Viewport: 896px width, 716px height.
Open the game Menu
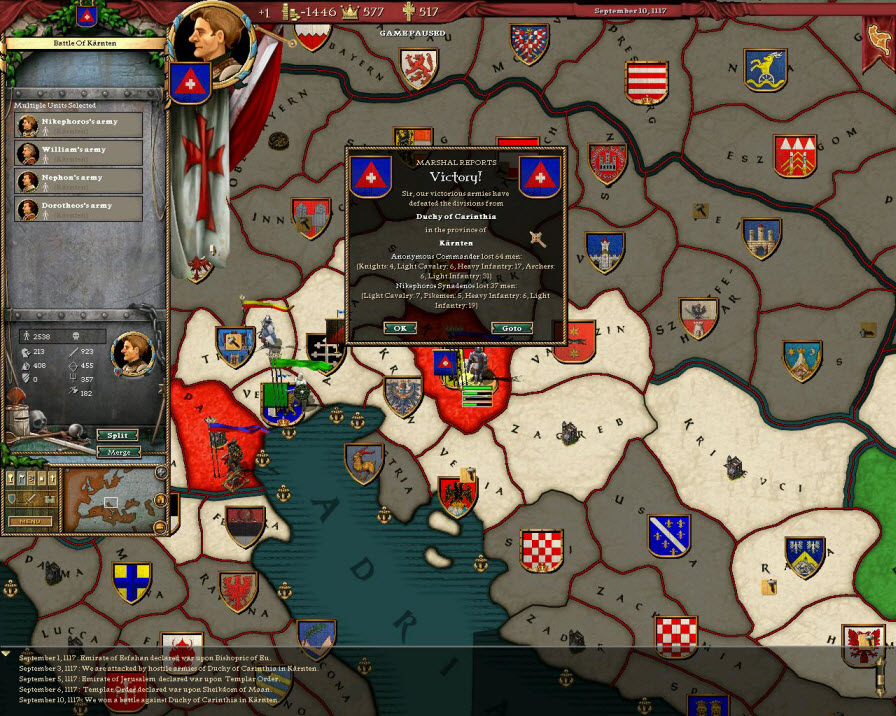(30, 521)
